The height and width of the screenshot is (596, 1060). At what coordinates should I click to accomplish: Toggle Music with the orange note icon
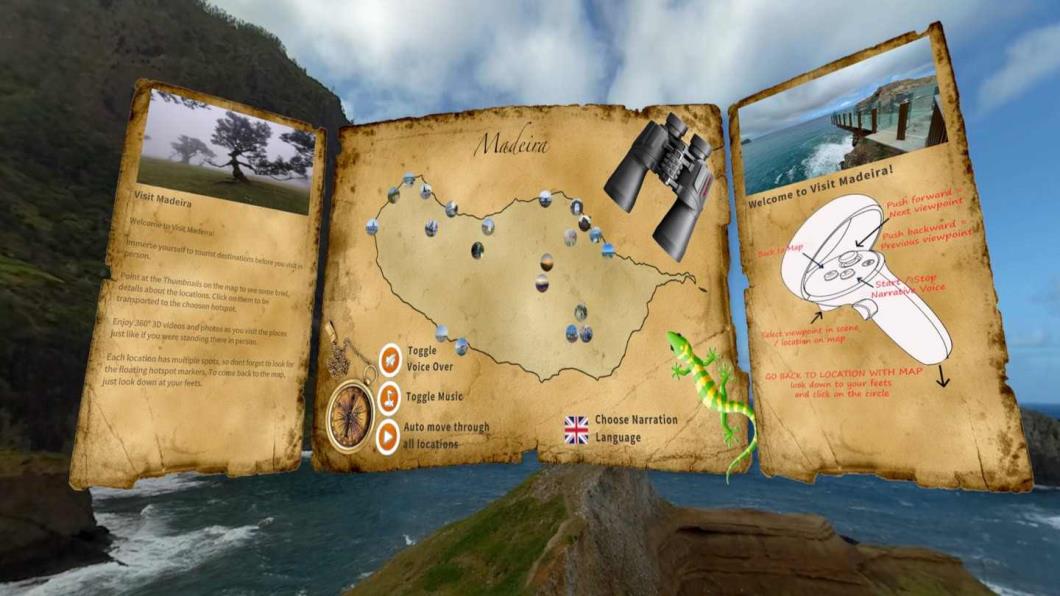pos(389,398)
